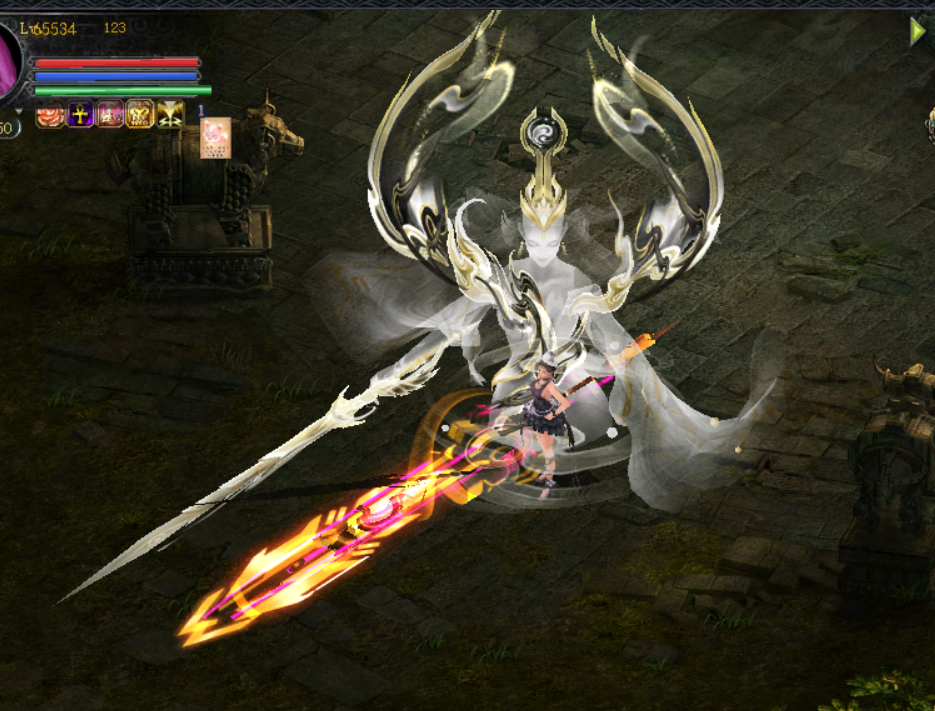Click the green arrow expand button
This screenshot has height=711, width=935.
[x=917, y=32]
